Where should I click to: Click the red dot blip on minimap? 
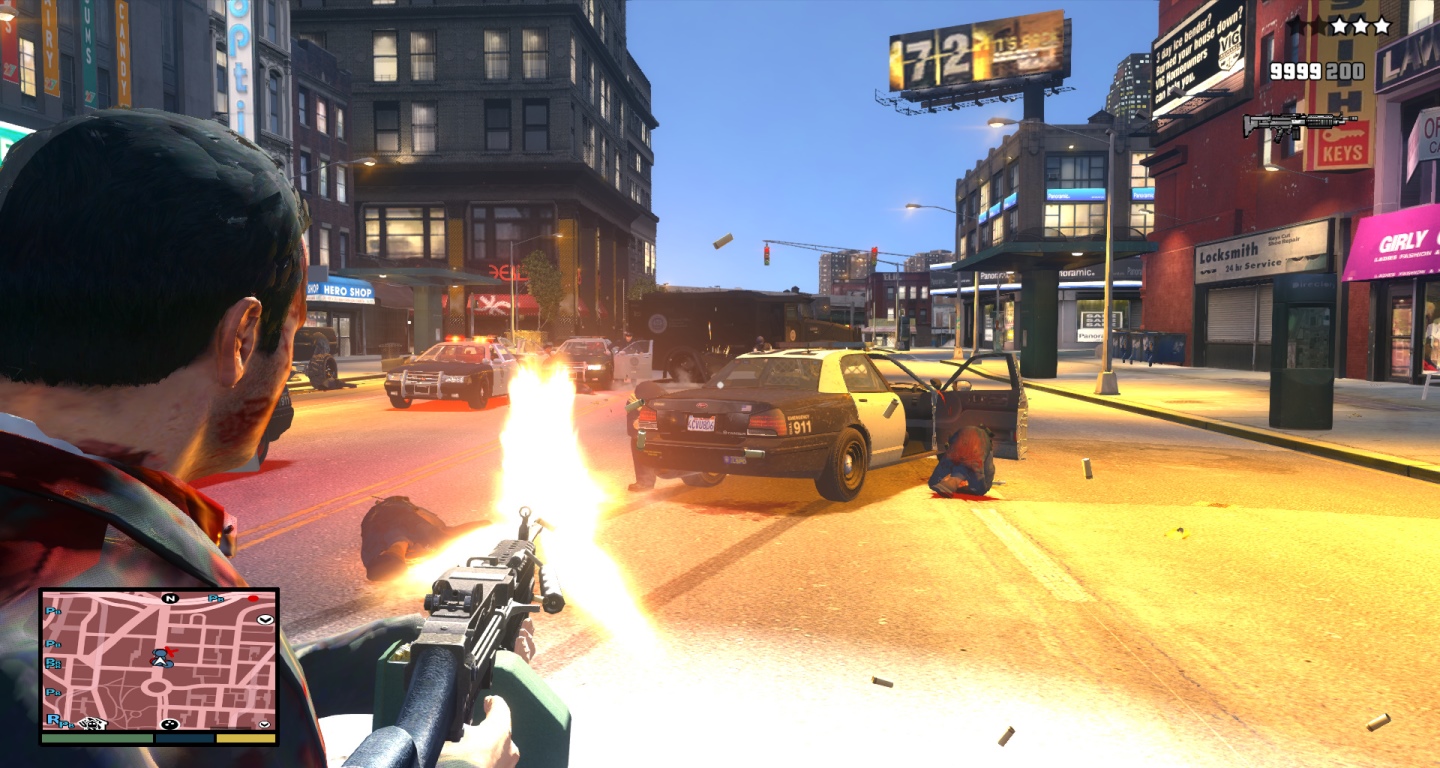click(x=253, y=599)
